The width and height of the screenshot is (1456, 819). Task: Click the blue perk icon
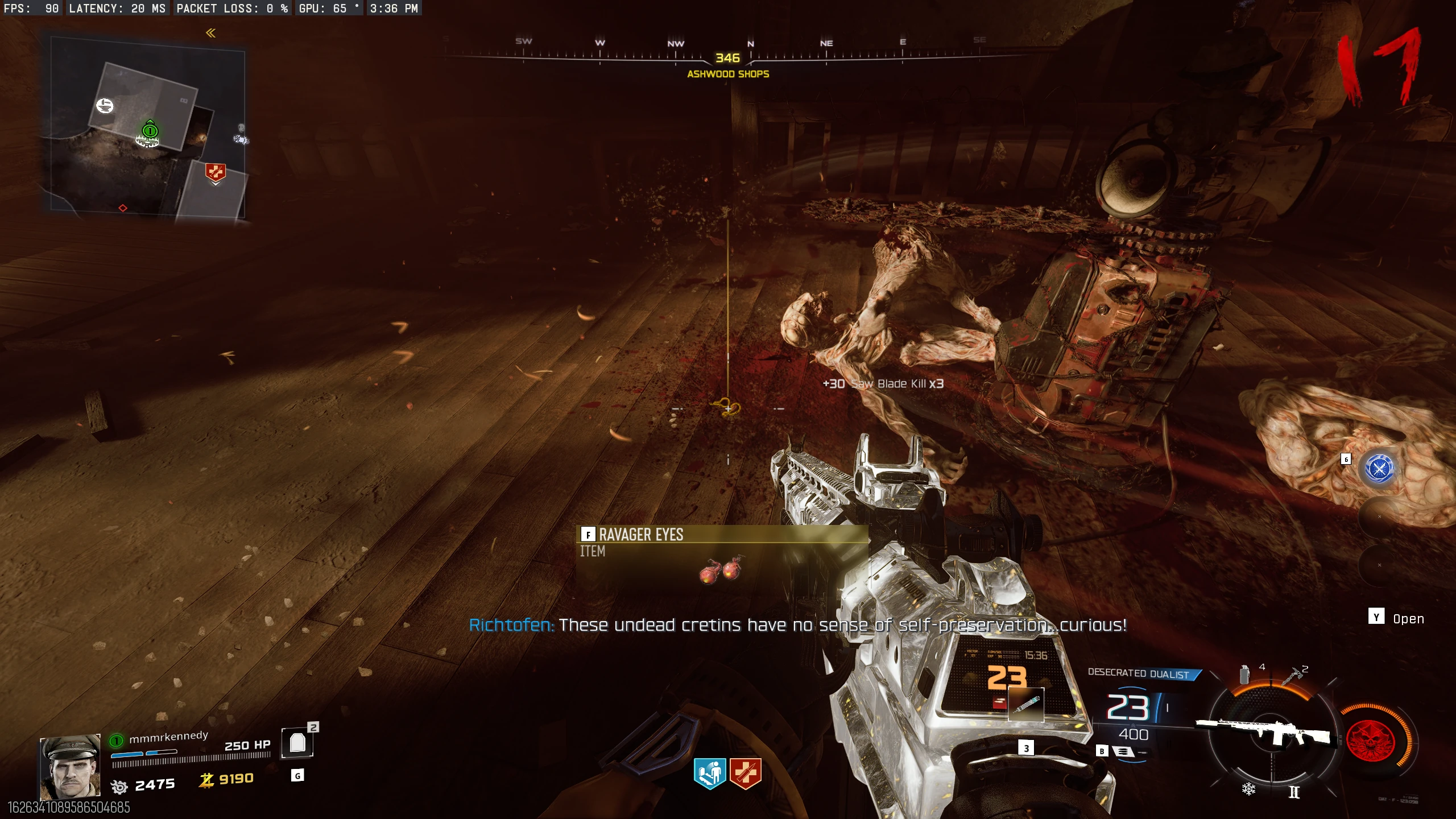pyautogui.click(x=709, y=773)
